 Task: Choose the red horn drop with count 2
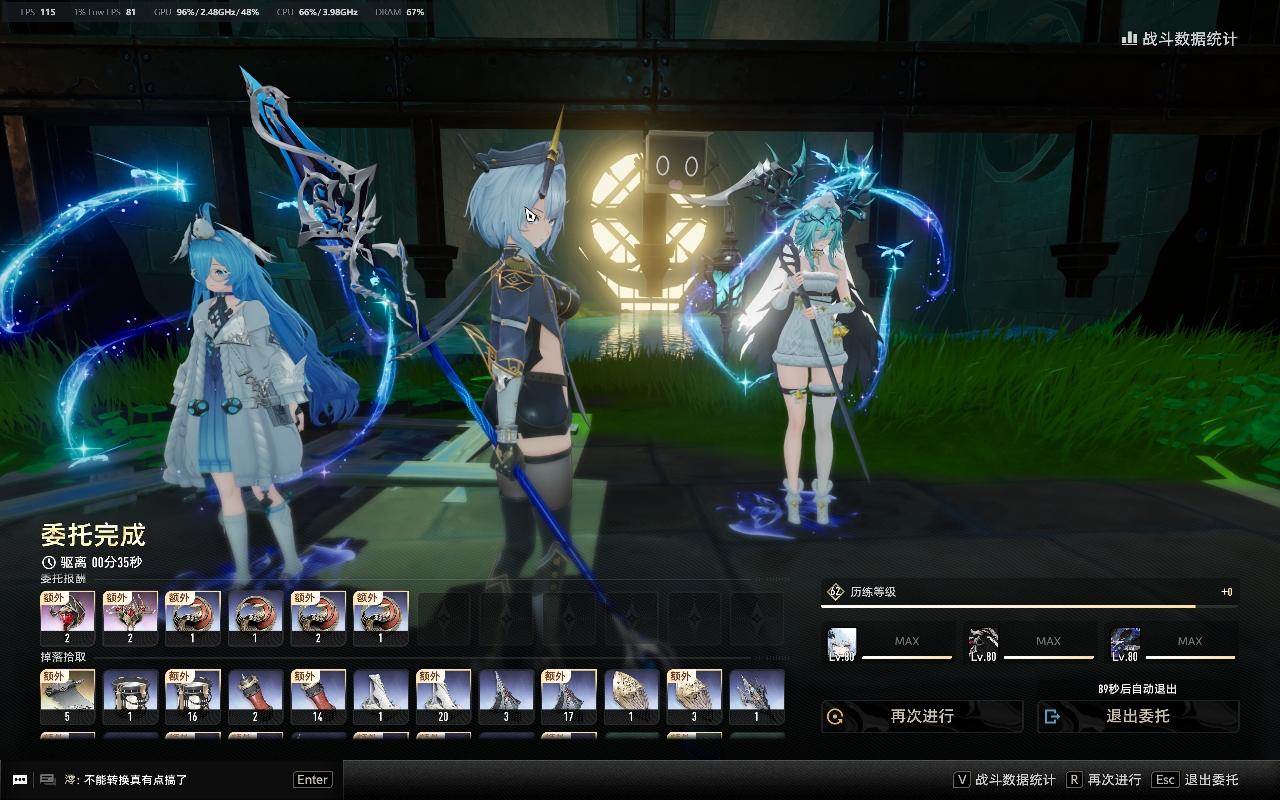tap(255, 696)
